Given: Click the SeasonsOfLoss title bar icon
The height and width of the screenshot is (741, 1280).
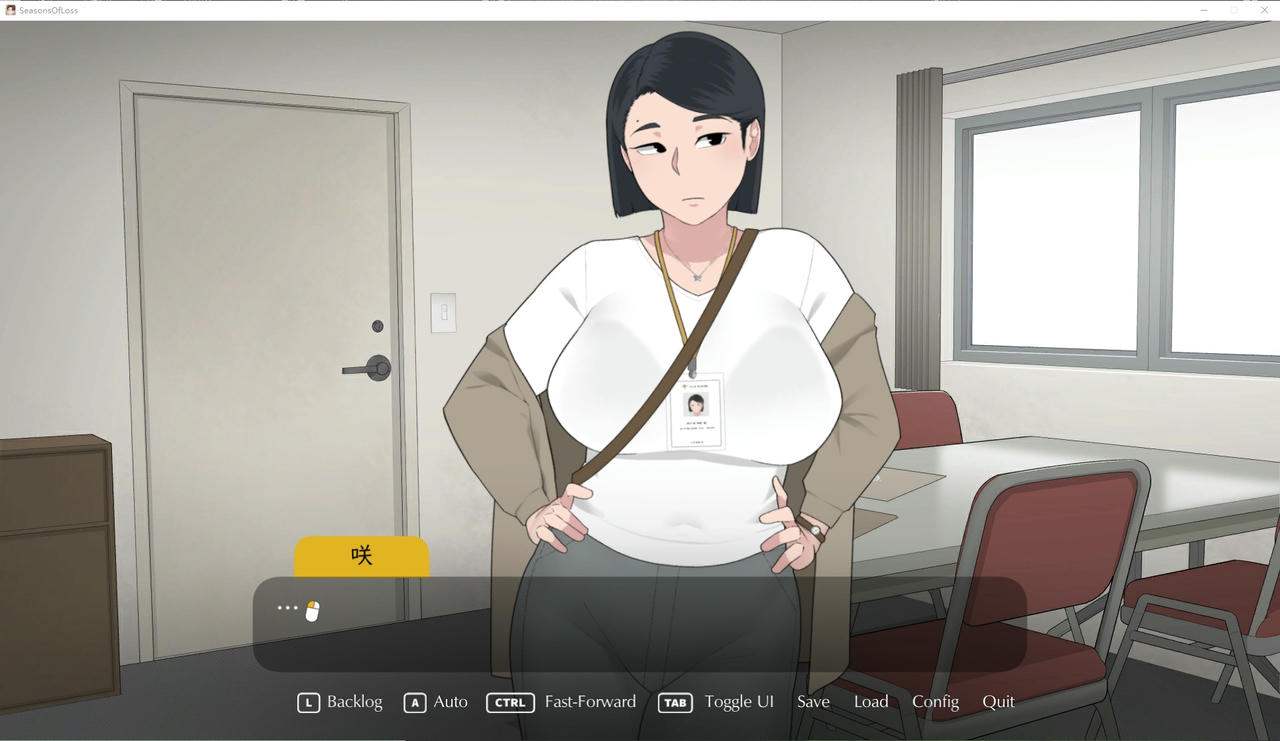Looking at the screenshot, I should point(10,9).
